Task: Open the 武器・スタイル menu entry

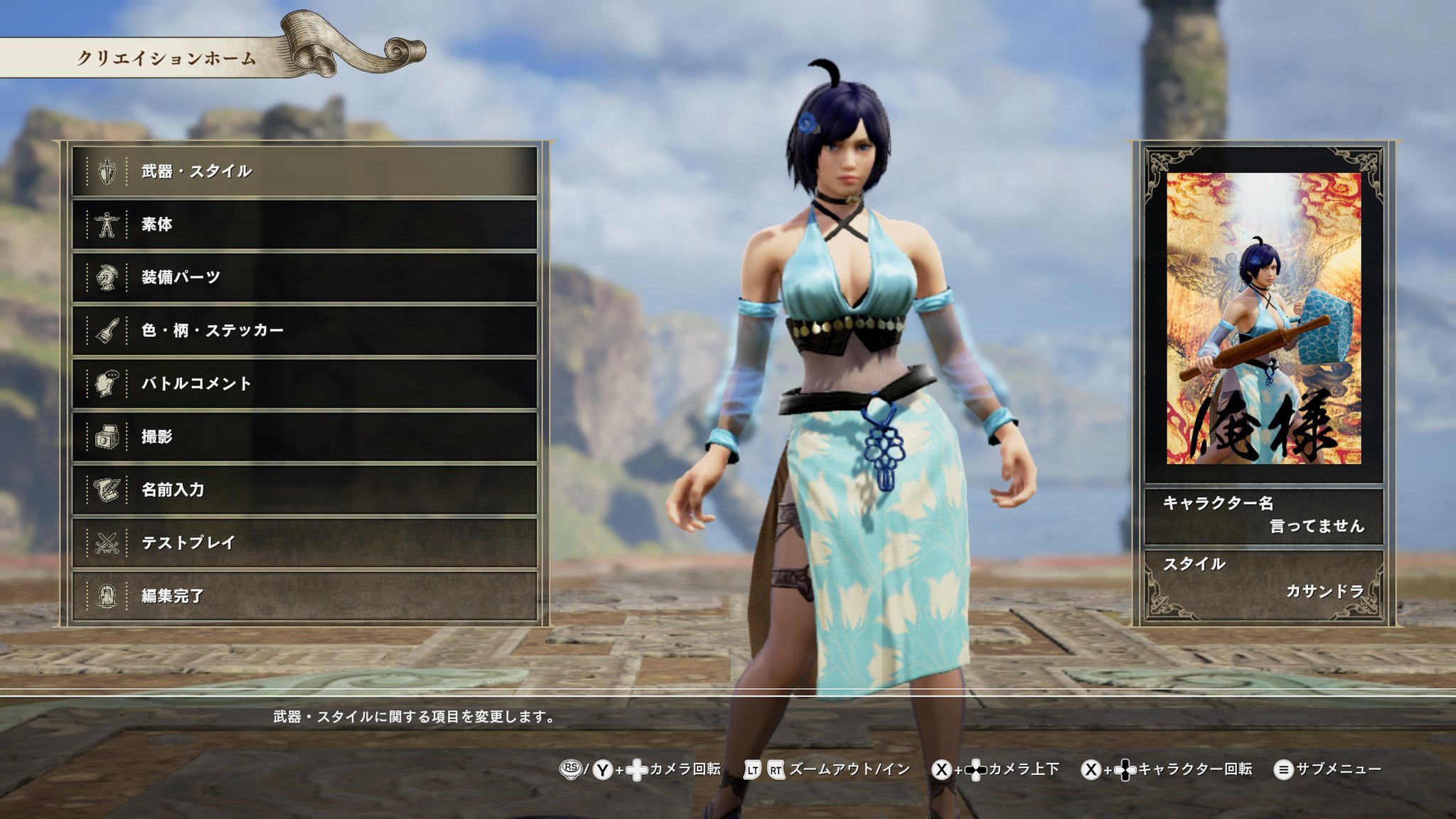Action: tap(304, 171)
